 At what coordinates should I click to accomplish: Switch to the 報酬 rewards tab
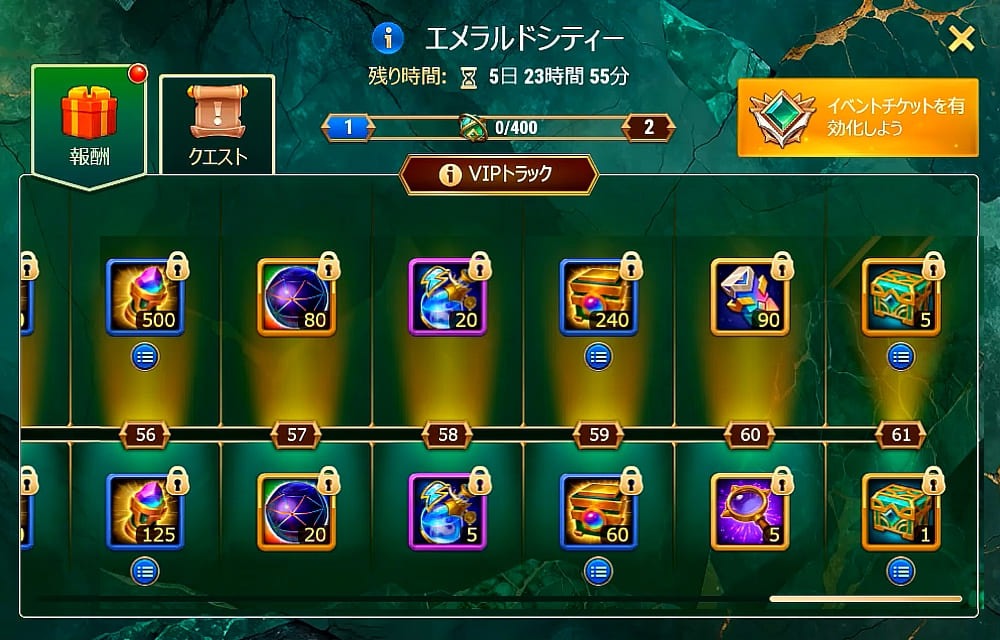89,120
